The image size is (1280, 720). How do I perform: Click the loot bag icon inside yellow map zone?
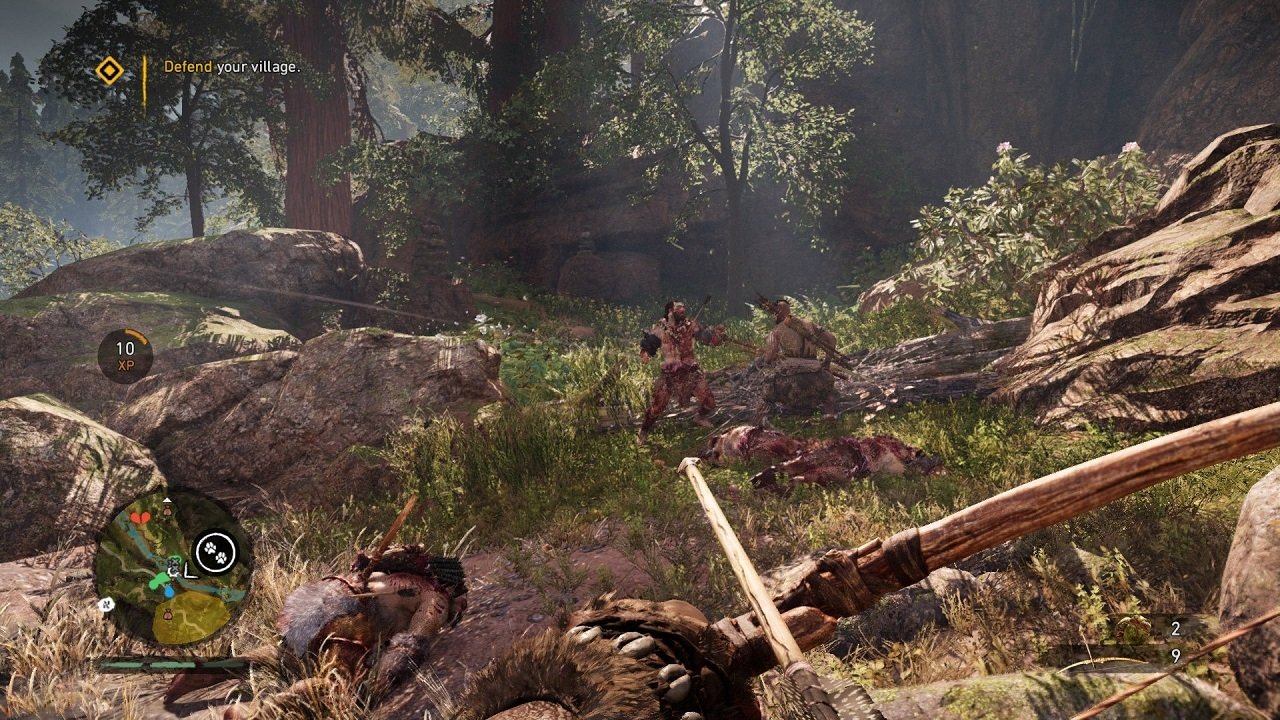click(168, 614)
